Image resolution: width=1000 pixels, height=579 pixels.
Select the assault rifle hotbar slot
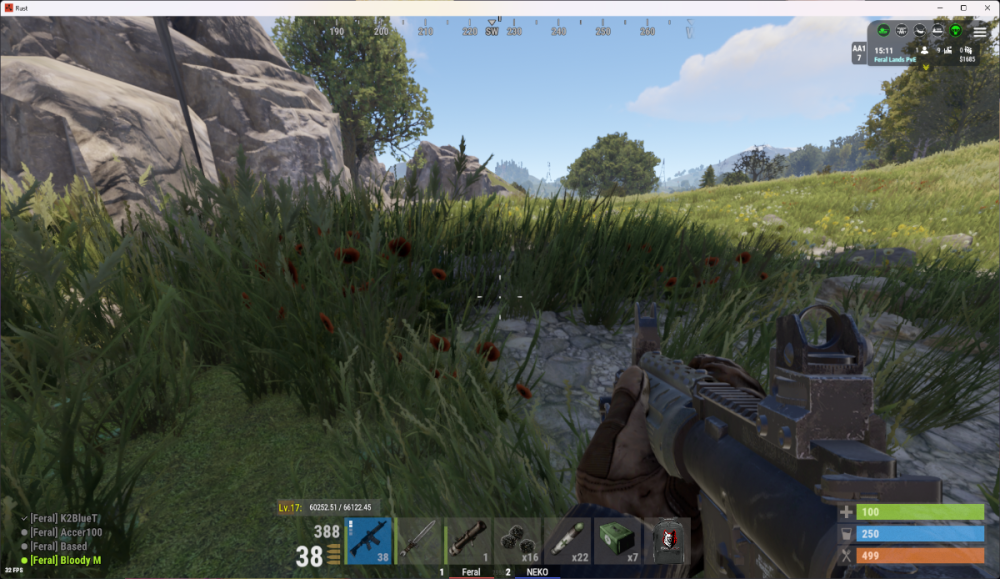369,541
